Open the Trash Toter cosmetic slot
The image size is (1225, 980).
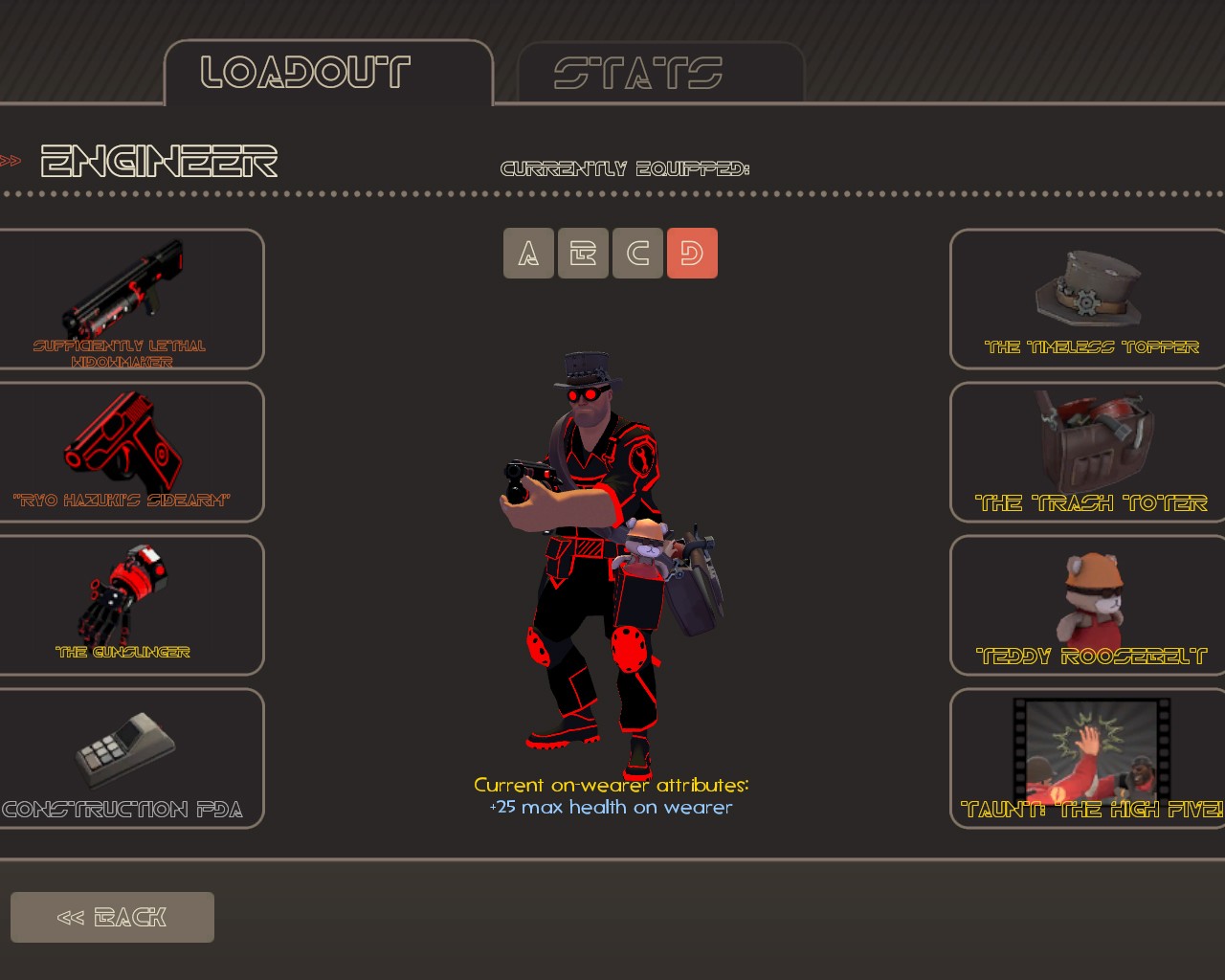point(1089,452)
